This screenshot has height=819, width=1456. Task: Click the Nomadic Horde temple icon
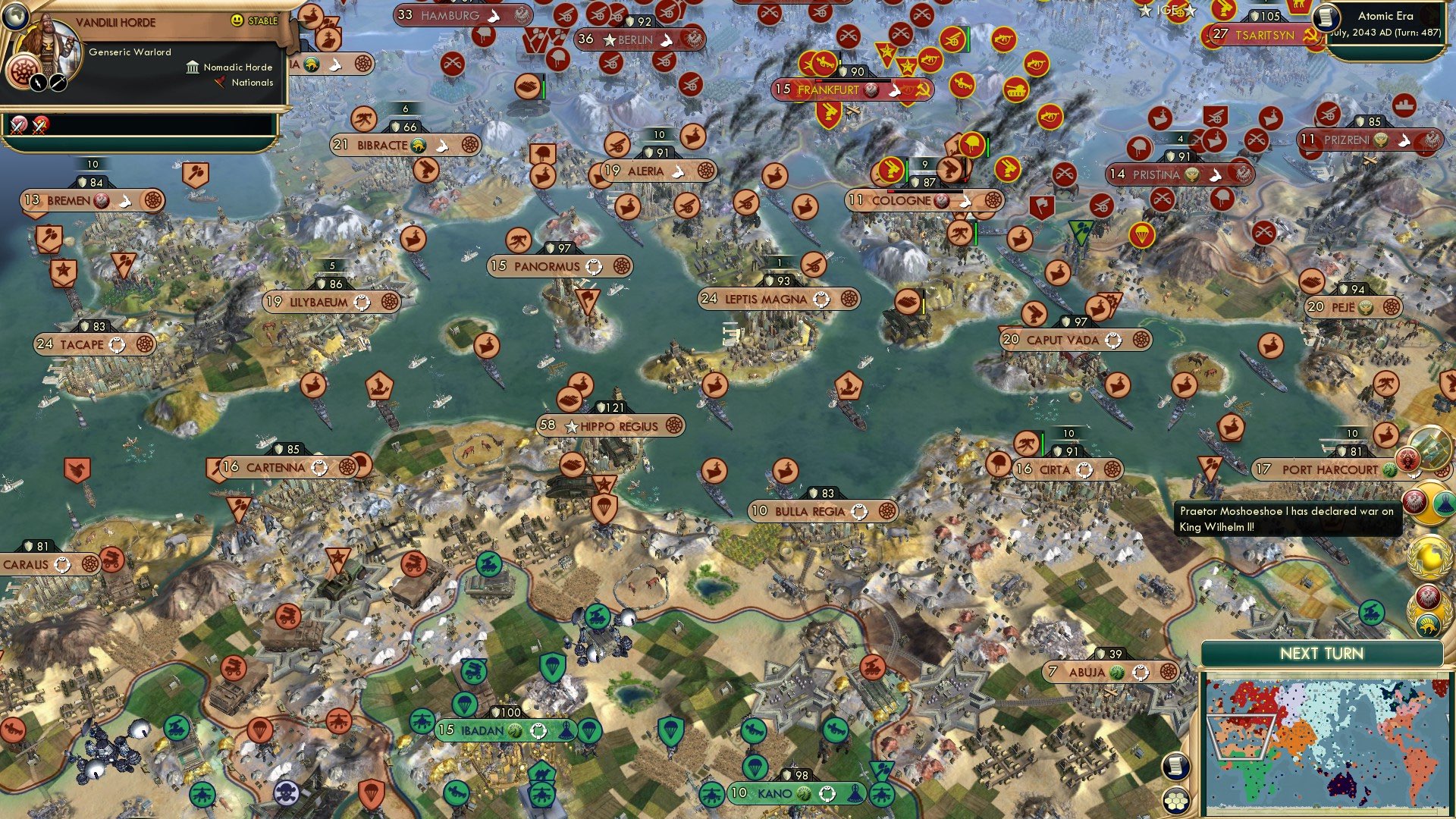pyautogui.click(x=193, y=67)
